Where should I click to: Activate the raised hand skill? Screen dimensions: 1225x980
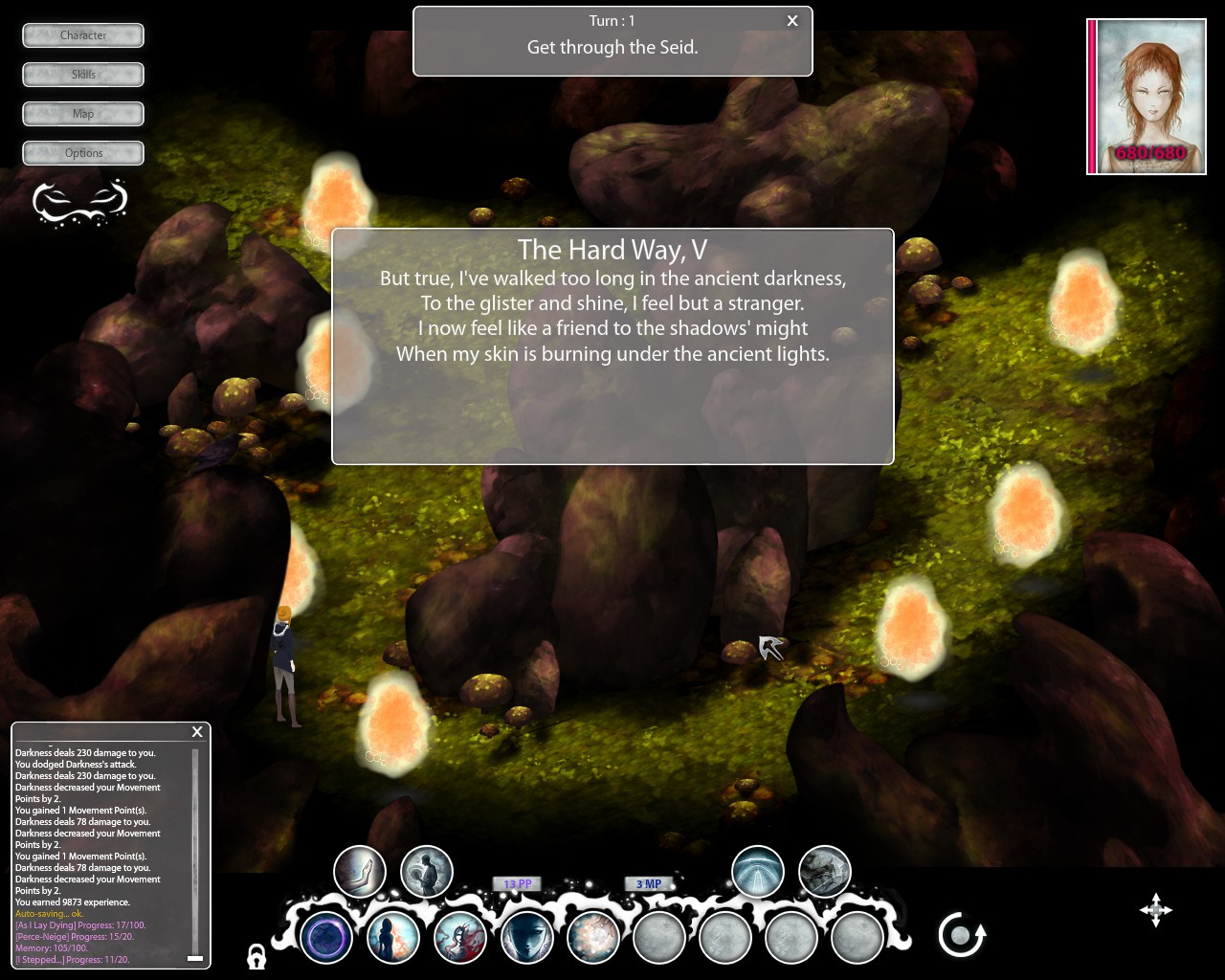[x=360, y=872]
